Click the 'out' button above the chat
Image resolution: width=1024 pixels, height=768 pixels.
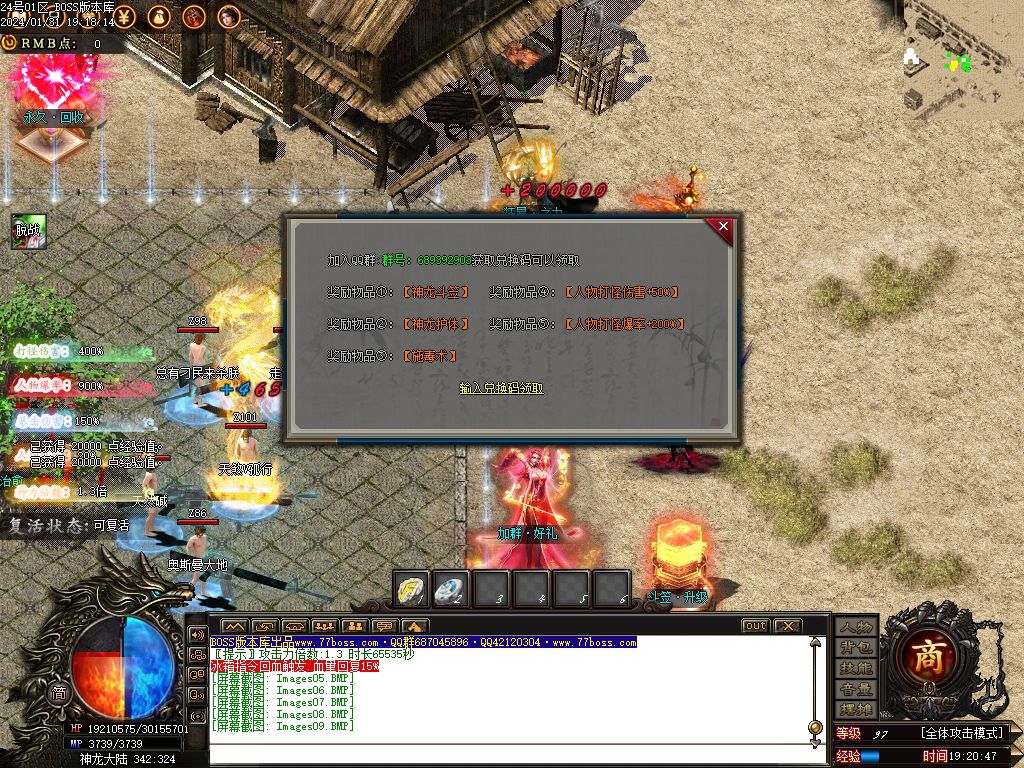755,626
